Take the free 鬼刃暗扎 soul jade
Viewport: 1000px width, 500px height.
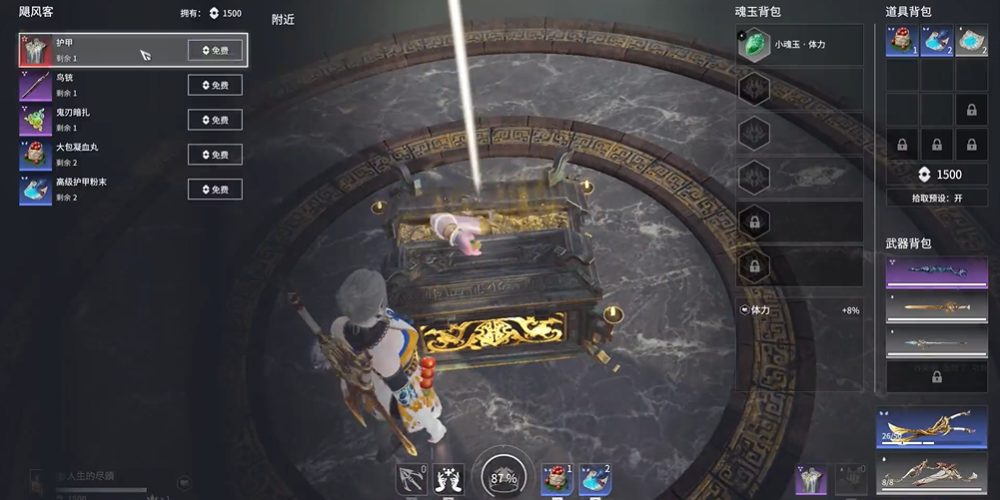click(x=215, y=120)
